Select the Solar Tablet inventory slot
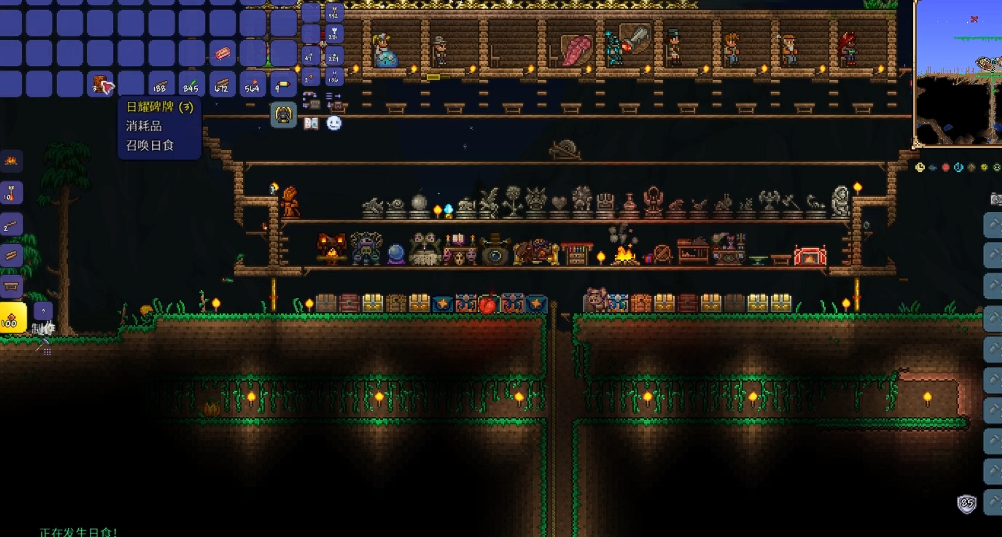Viewport: 1002px width, 537px height. coord(100,84)
